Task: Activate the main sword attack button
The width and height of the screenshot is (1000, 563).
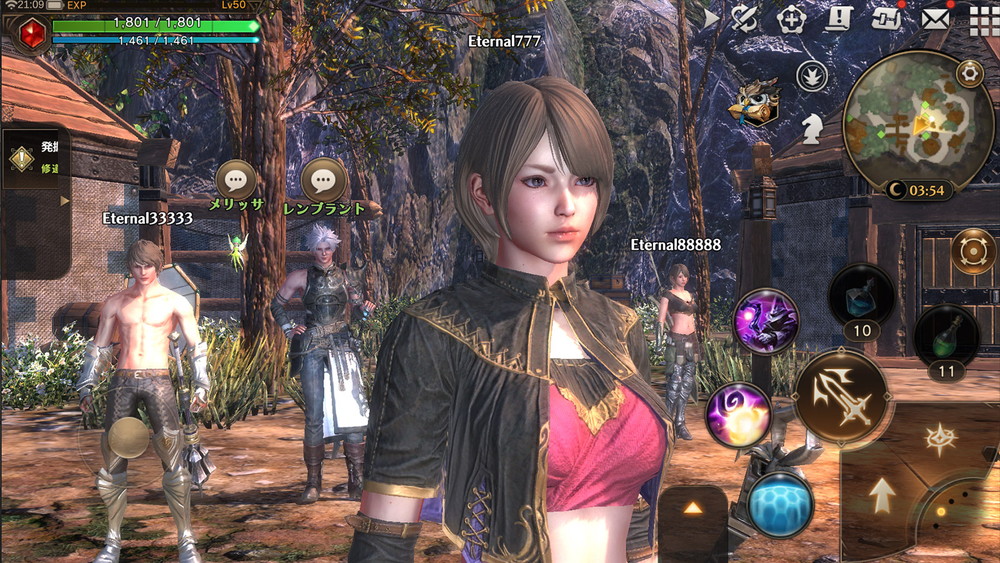Action: click(x=841, y=398)
